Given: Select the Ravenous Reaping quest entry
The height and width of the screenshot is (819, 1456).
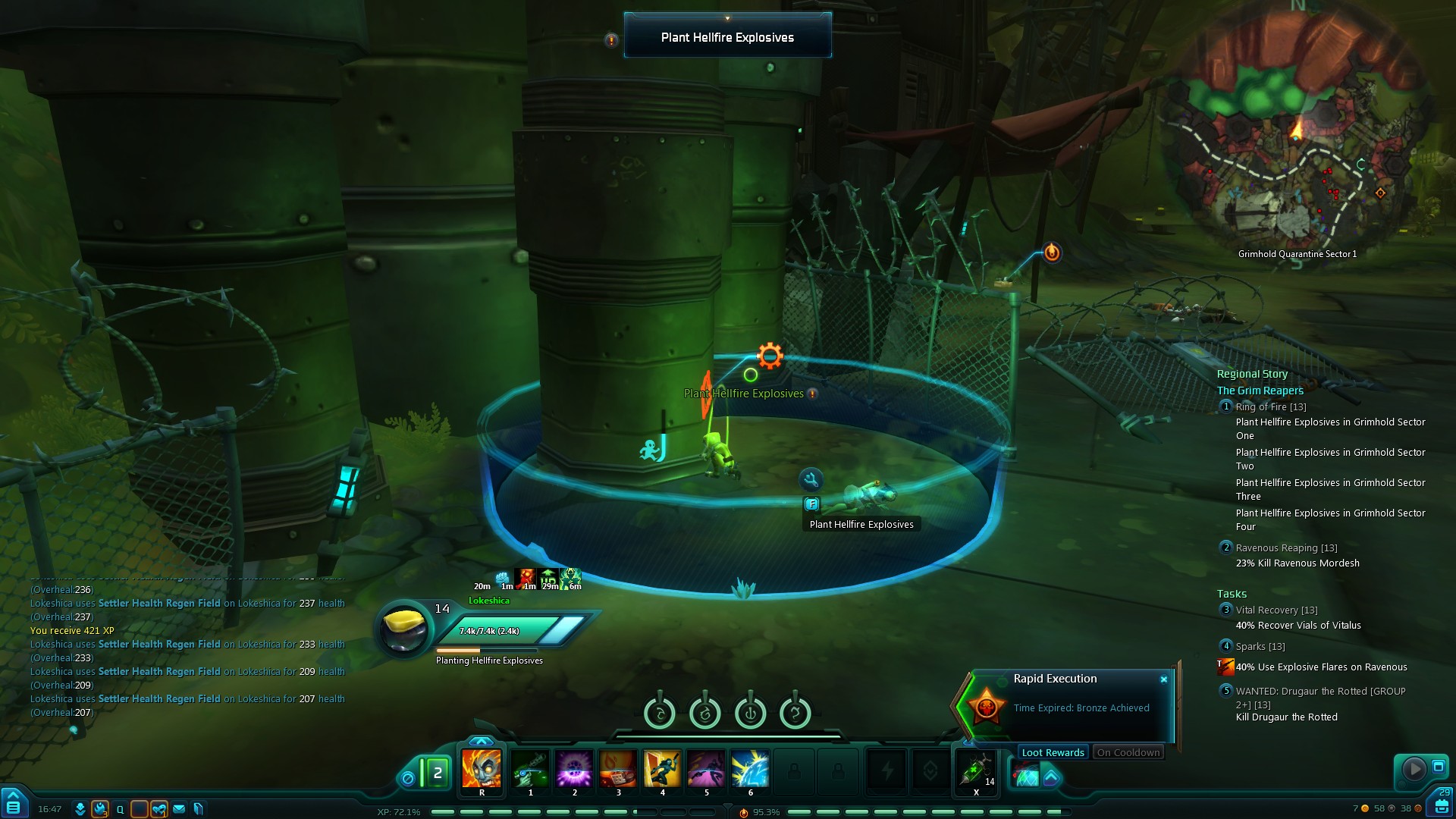Looking at the screenshot, I should tap(1285, 548).
